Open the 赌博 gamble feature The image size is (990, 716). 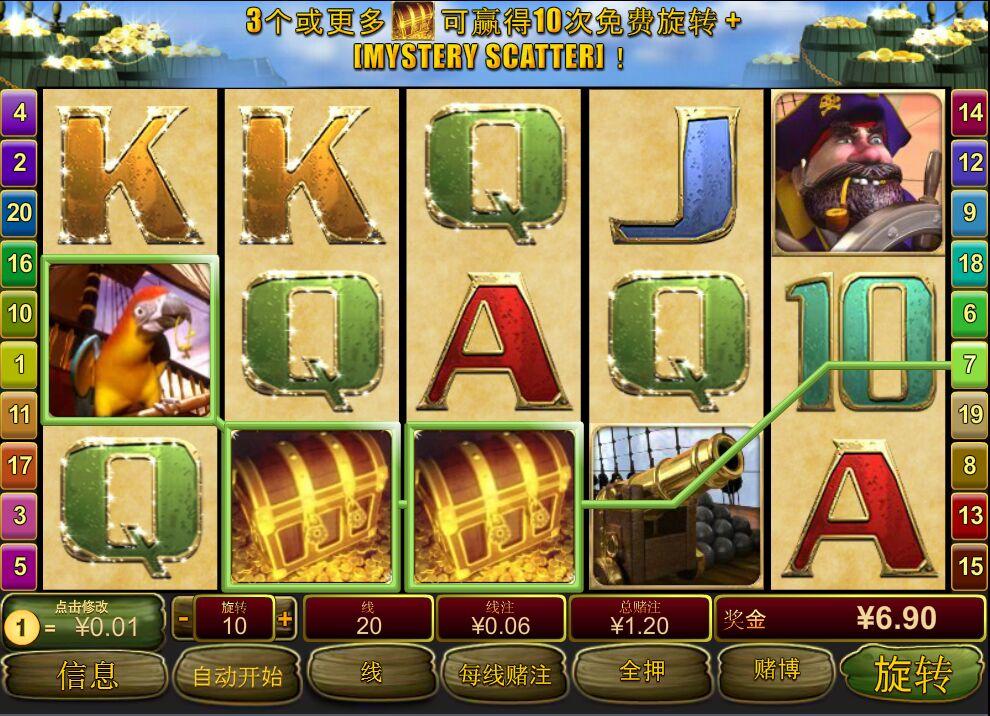coord(776,670)
